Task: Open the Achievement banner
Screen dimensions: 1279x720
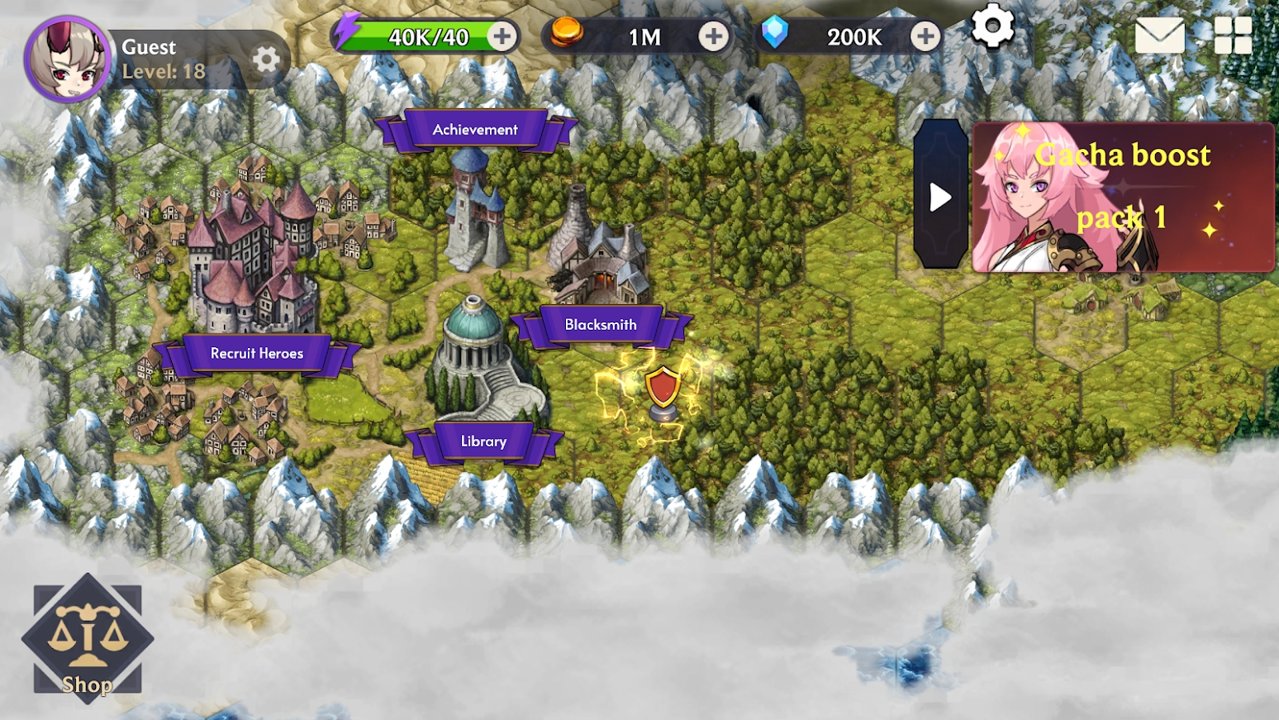Action: (475, 130)
